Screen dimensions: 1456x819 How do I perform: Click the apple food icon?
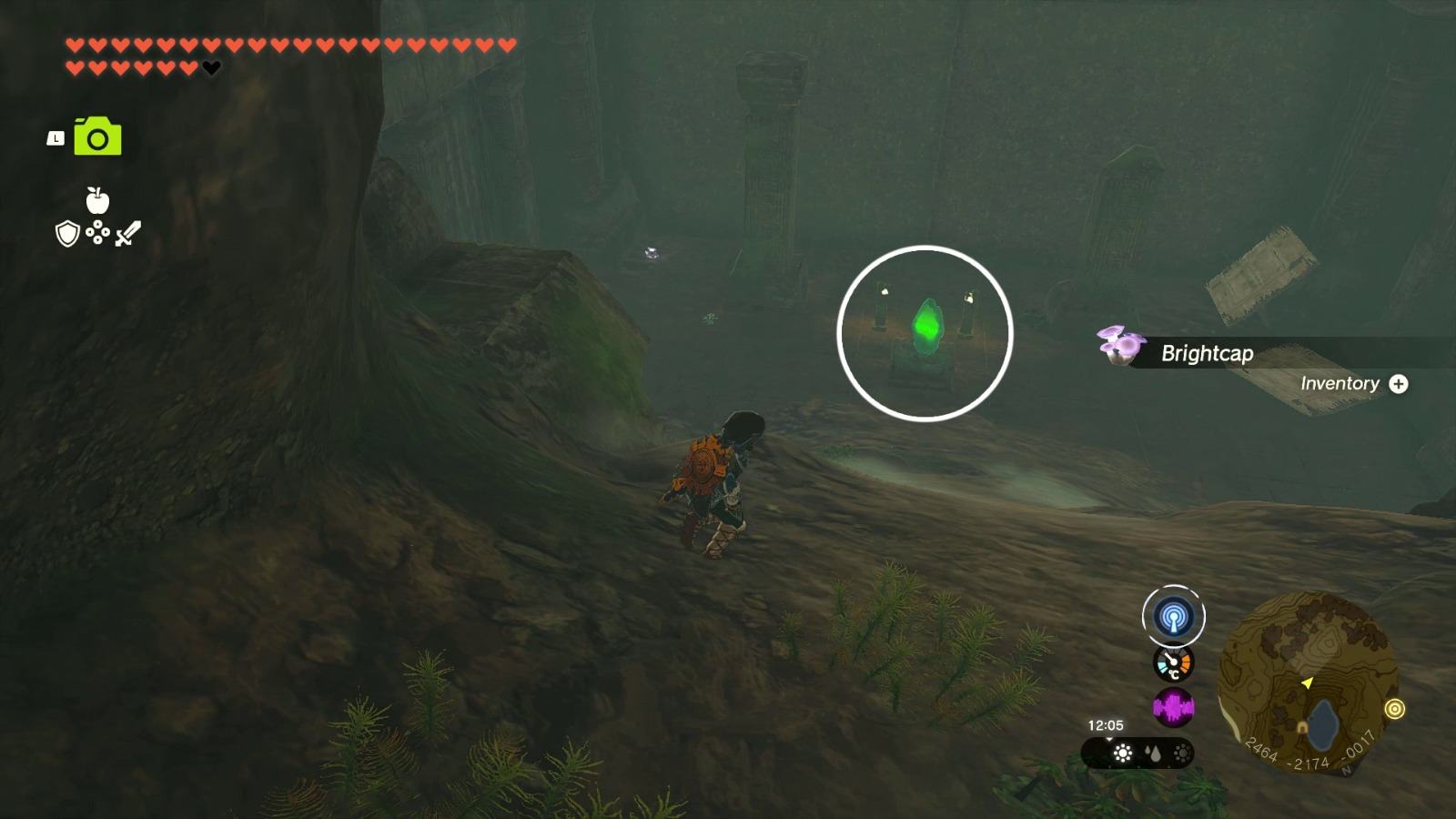tap(97, 200)
